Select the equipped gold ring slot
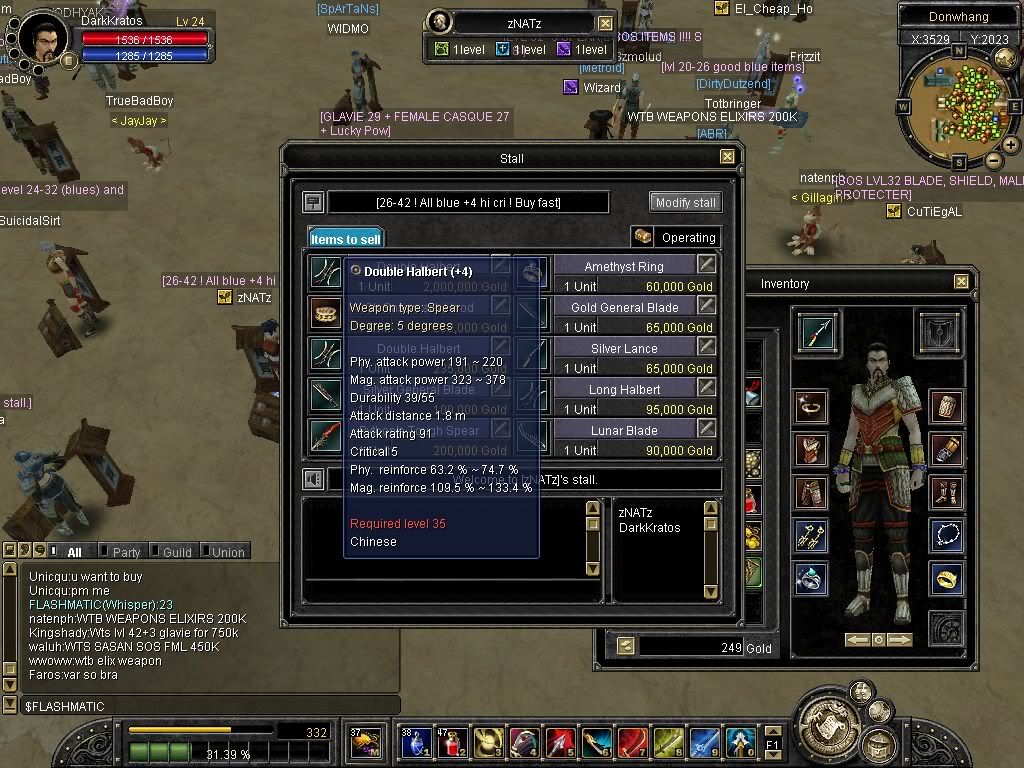 tap(946, 578)
